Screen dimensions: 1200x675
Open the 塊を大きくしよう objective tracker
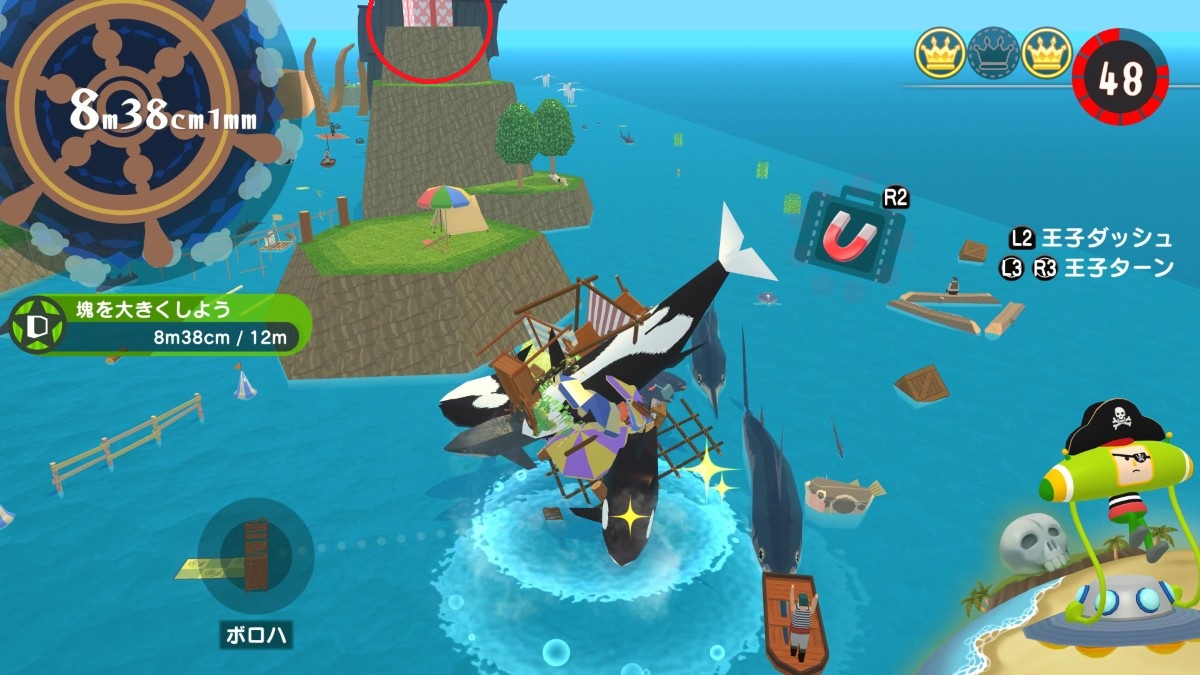[160, 323]
